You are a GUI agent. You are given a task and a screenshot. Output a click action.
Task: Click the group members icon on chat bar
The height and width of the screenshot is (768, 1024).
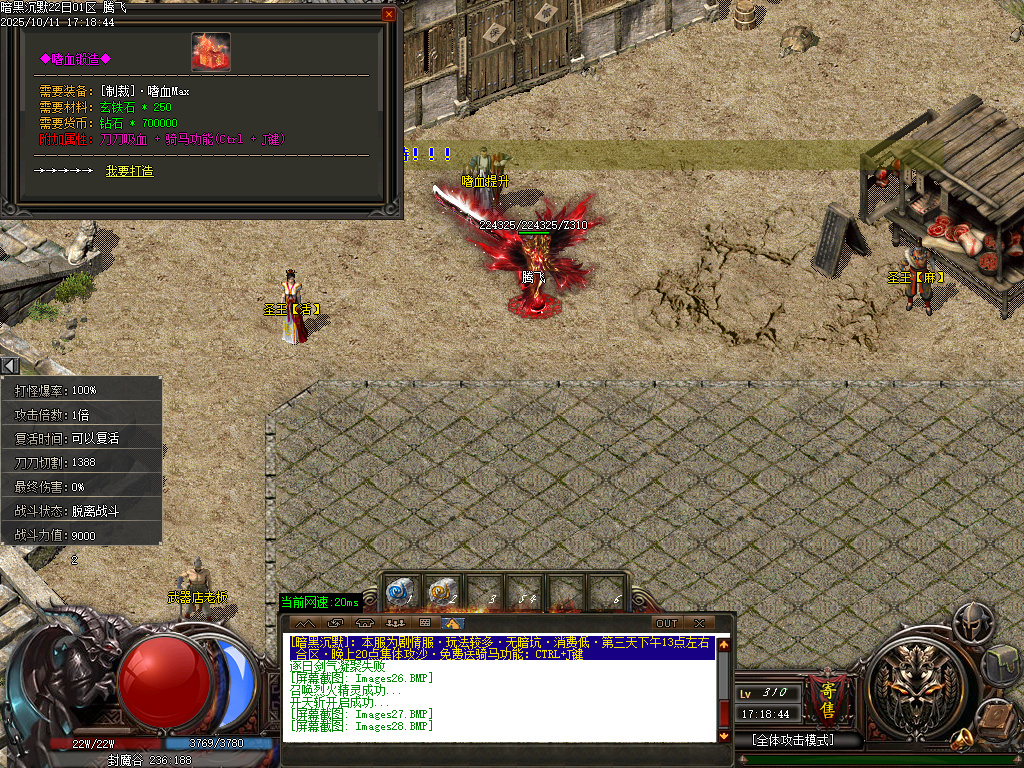[394, 624]
